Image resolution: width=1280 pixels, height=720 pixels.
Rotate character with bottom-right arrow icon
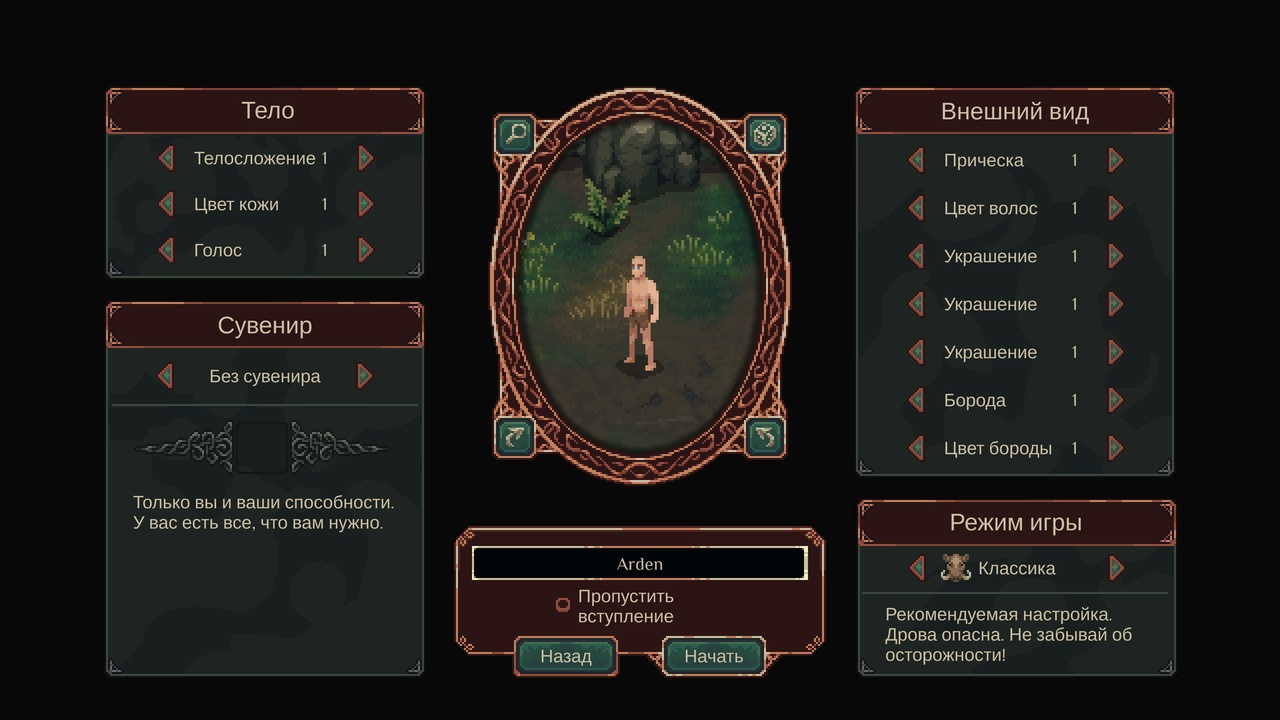tap(765, 436)
